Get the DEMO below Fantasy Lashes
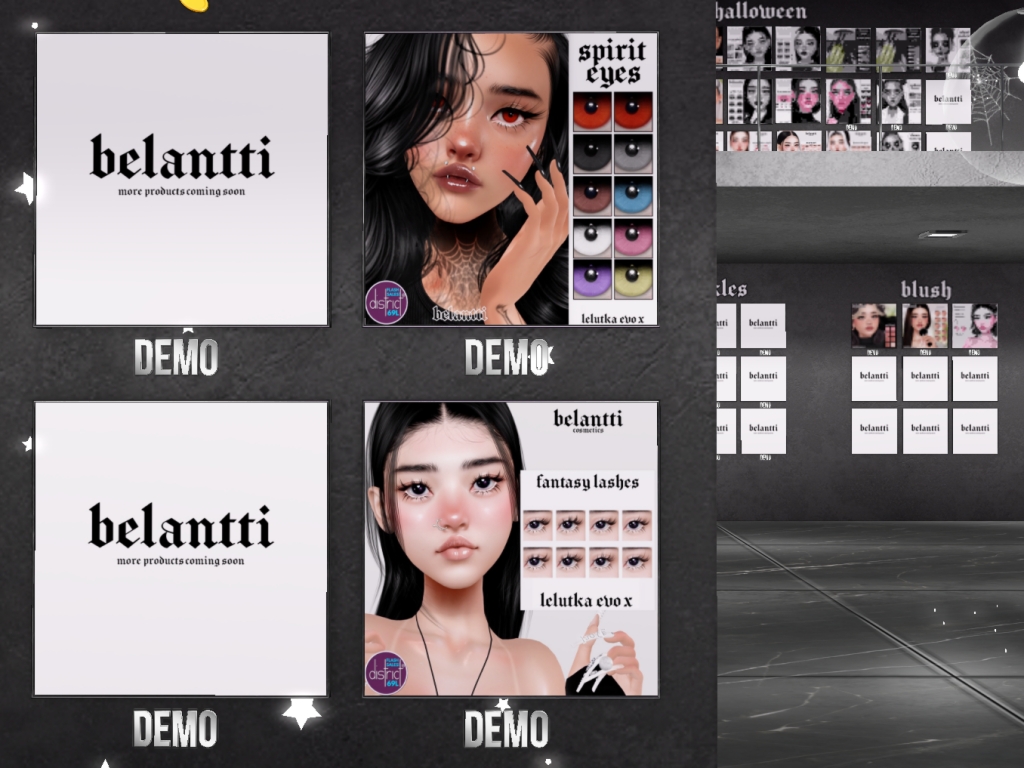Viewport: 1024px width, 768px height. pos(506,729)
